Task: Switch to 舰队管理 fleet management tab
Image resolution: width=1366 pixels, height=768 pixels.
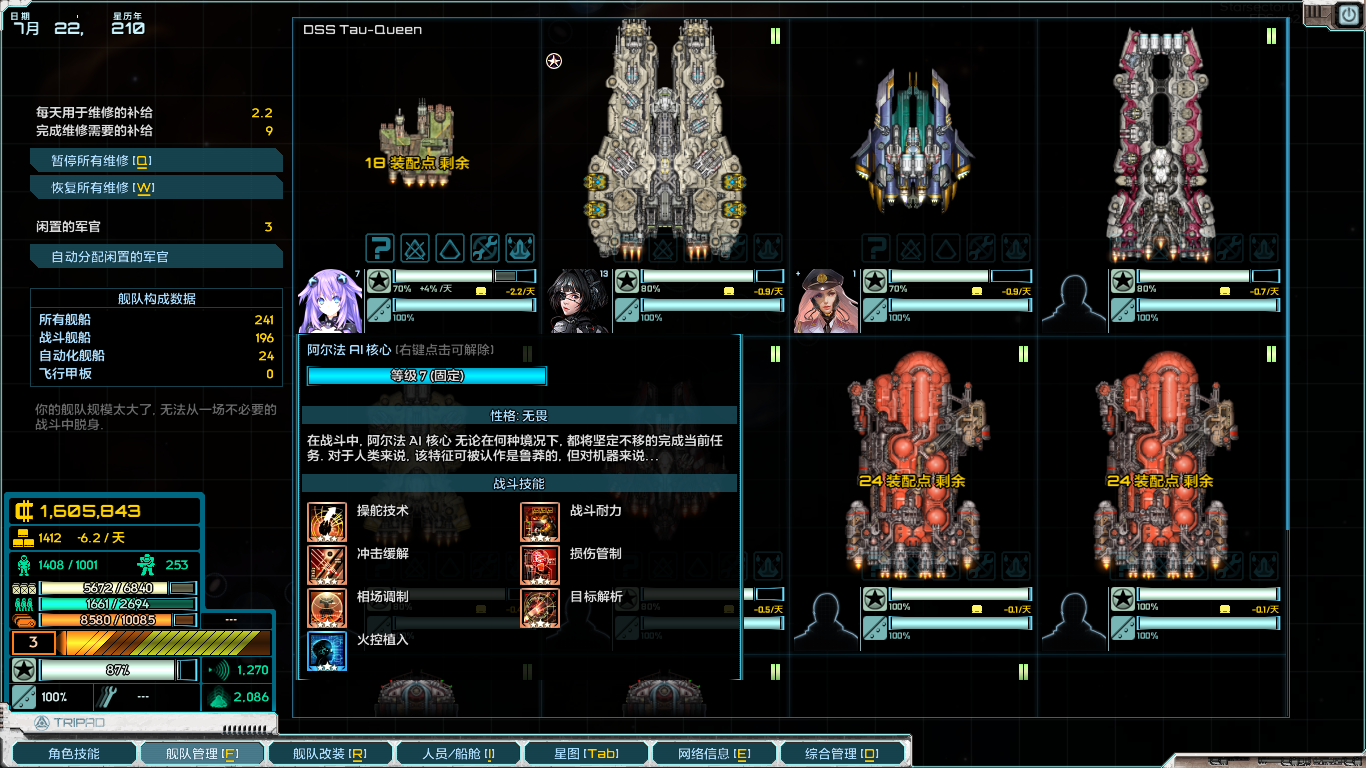Action: tap(202, 753)
